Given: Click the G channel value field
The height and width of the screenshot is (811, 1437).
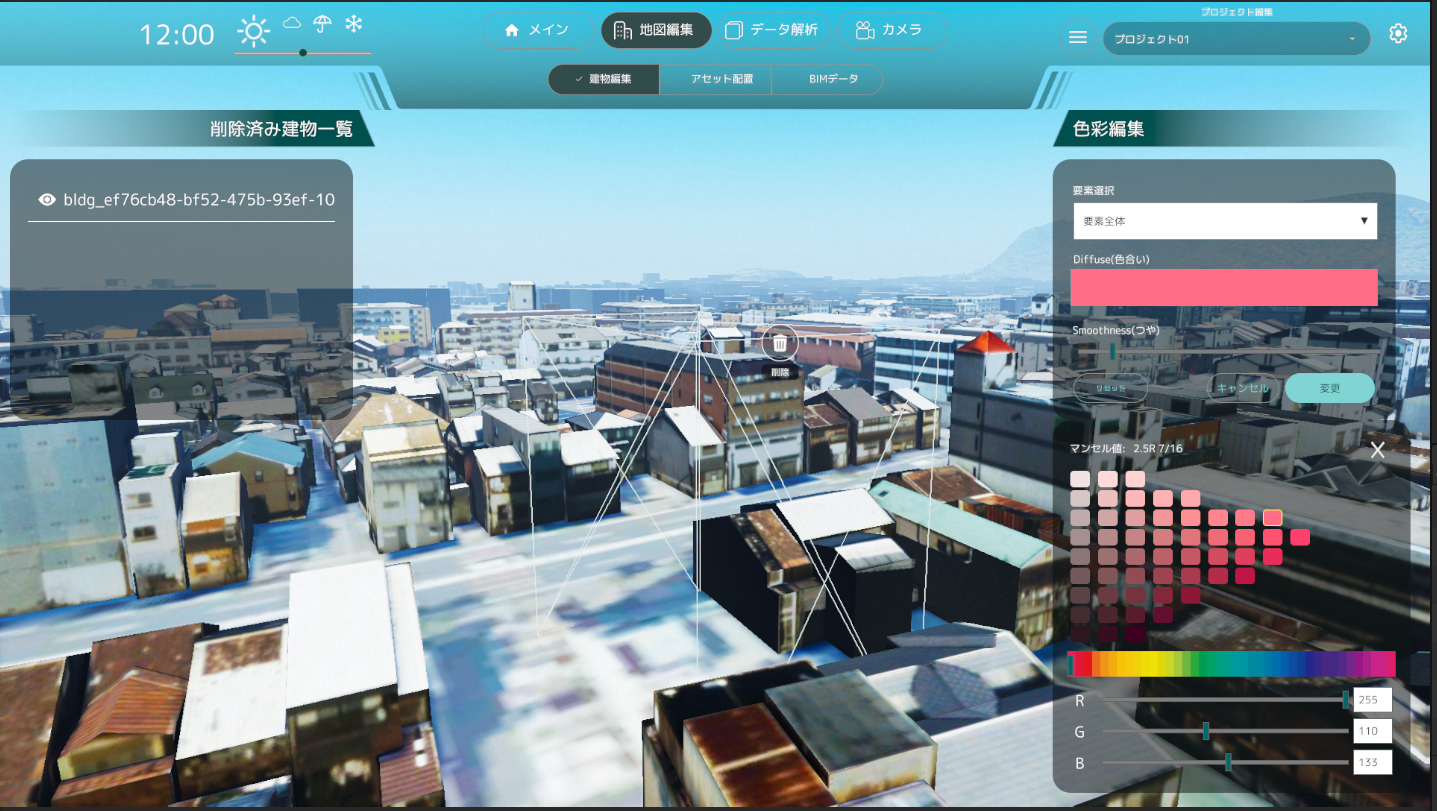Looking at the screenshot, I should 1372,731.
